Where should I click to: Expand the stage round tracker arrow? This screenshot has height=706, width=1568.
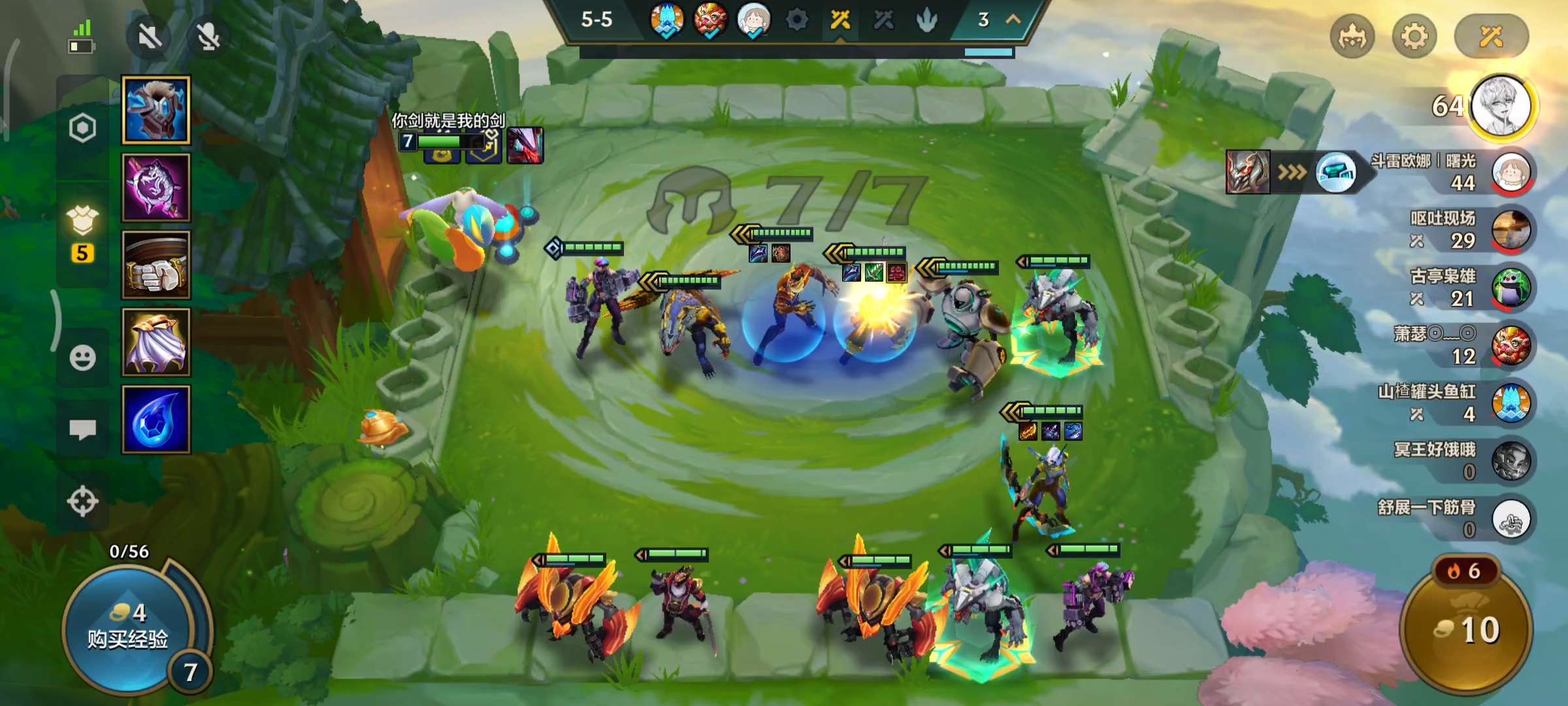(x=1013, y=20)
